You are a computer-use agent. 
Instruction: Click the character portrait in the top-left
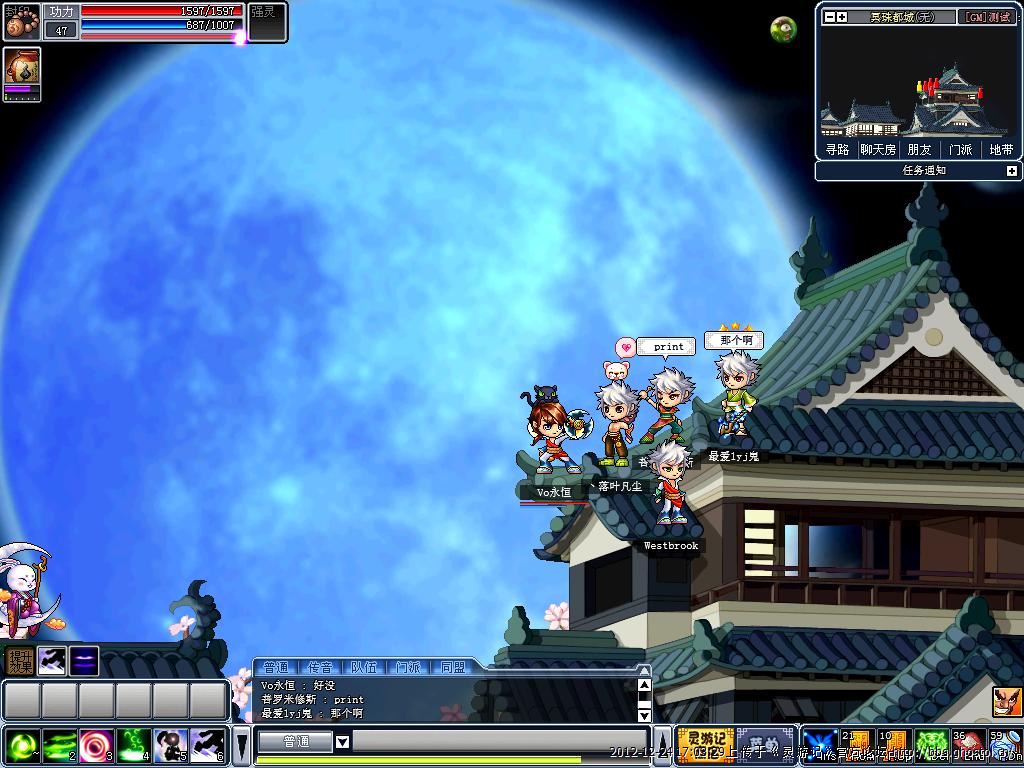pyautogui.click(x=22, y=21)
